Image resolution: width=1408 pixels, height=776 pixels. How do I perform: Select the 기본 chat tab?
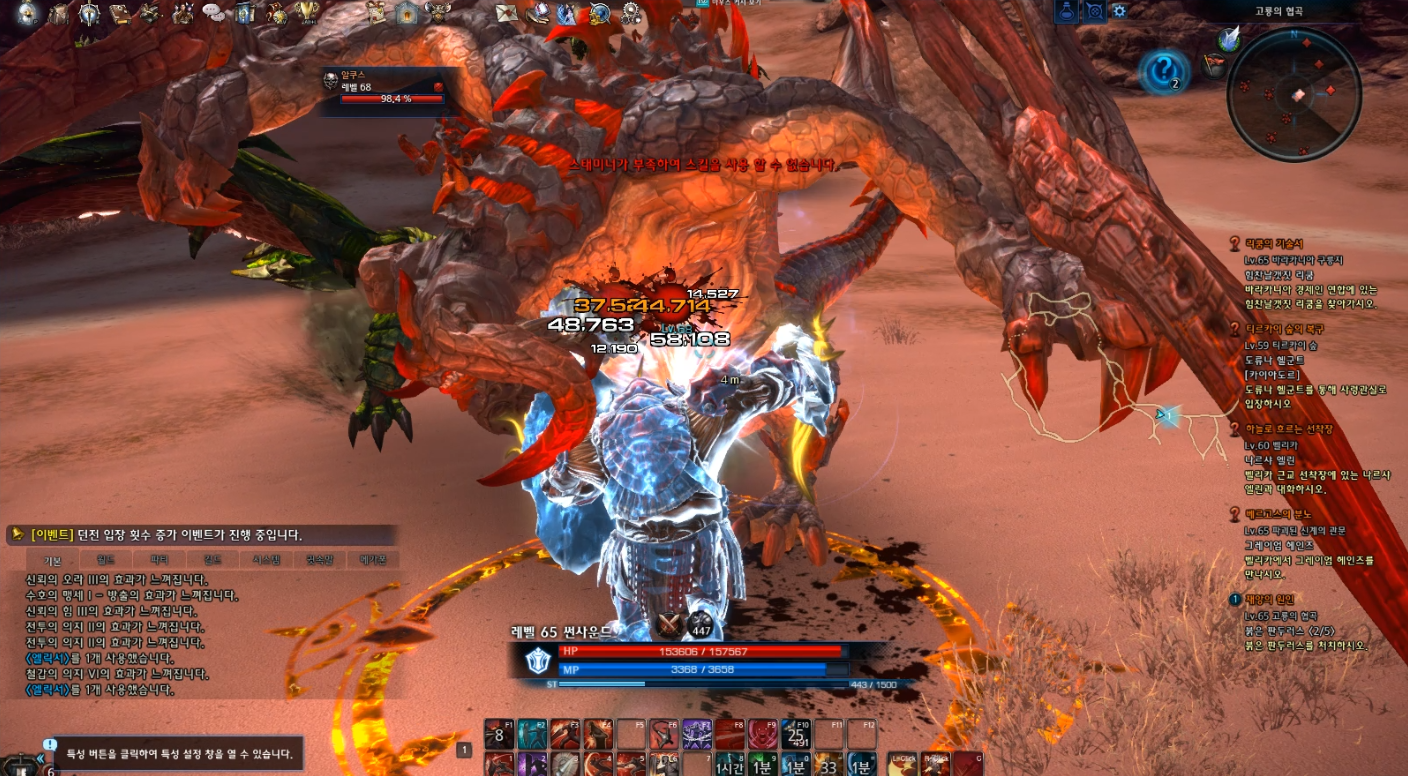pos(51,560)
